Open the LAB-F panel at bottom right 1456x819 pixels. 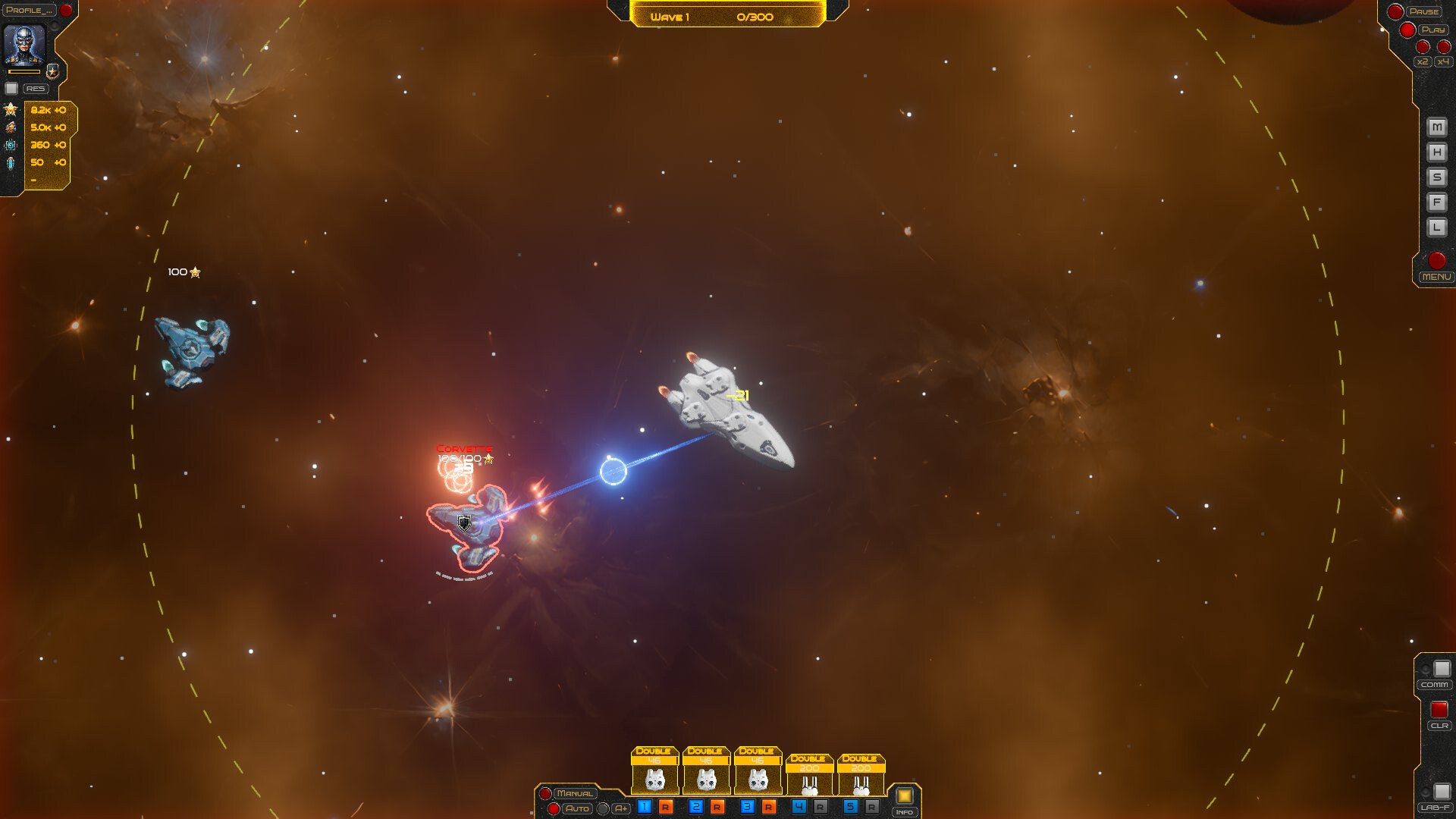[1436, 808]
